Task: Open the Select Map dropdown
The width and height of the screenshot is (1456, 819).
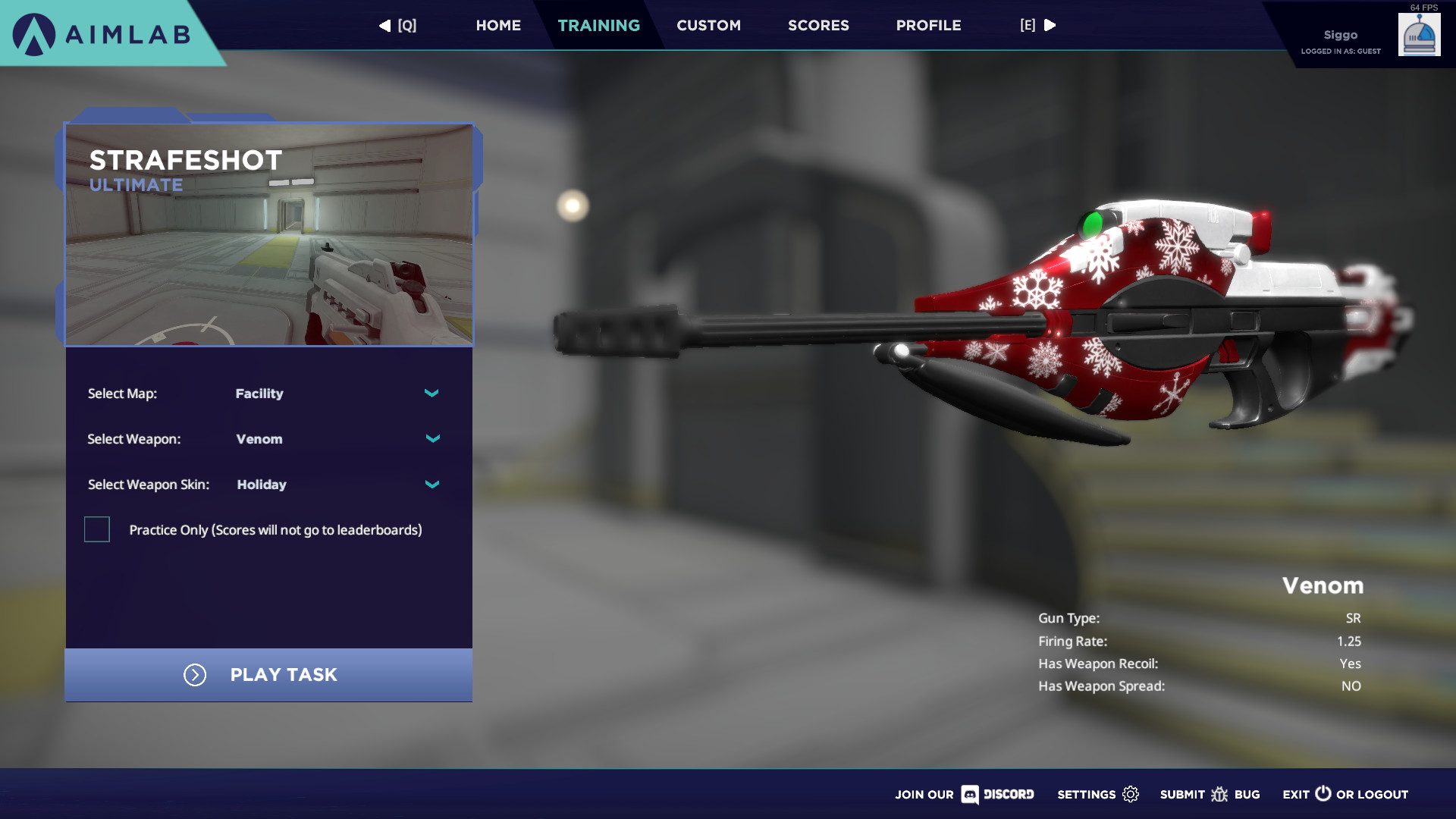Action: pyautogui.click(x=431, y=394)
